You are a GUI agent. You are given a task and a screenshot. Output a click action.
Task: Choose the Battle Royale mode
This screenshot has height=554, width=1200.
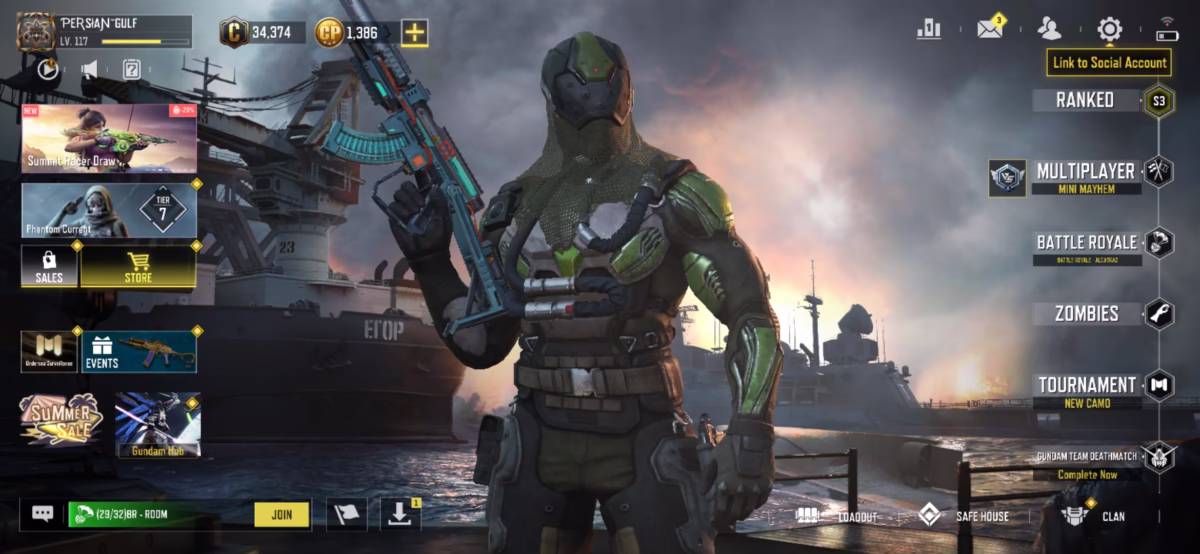coord(1086,247)
